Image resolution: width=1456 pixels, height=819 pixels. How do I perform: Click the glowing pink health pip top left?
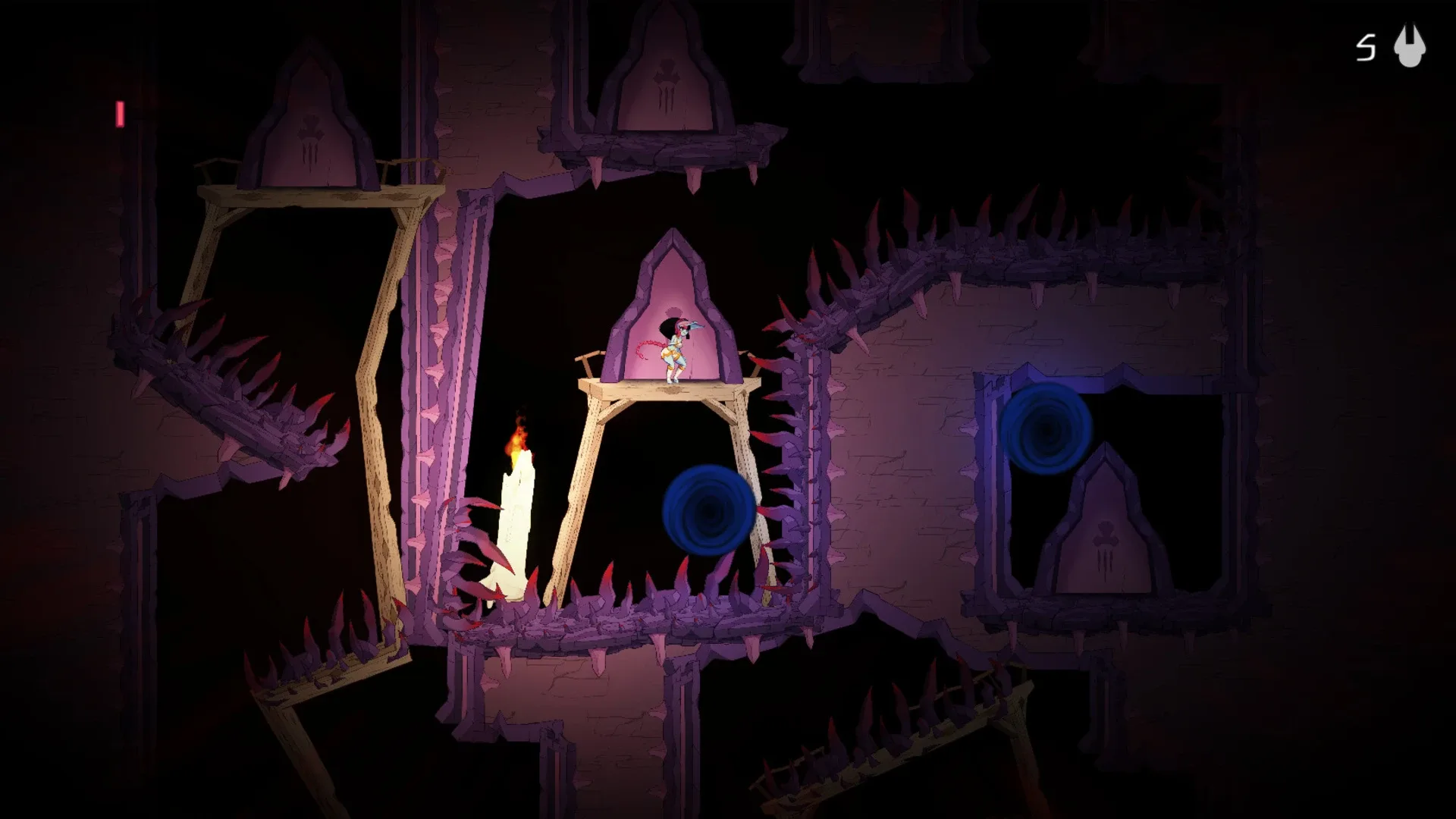point(120,114)
